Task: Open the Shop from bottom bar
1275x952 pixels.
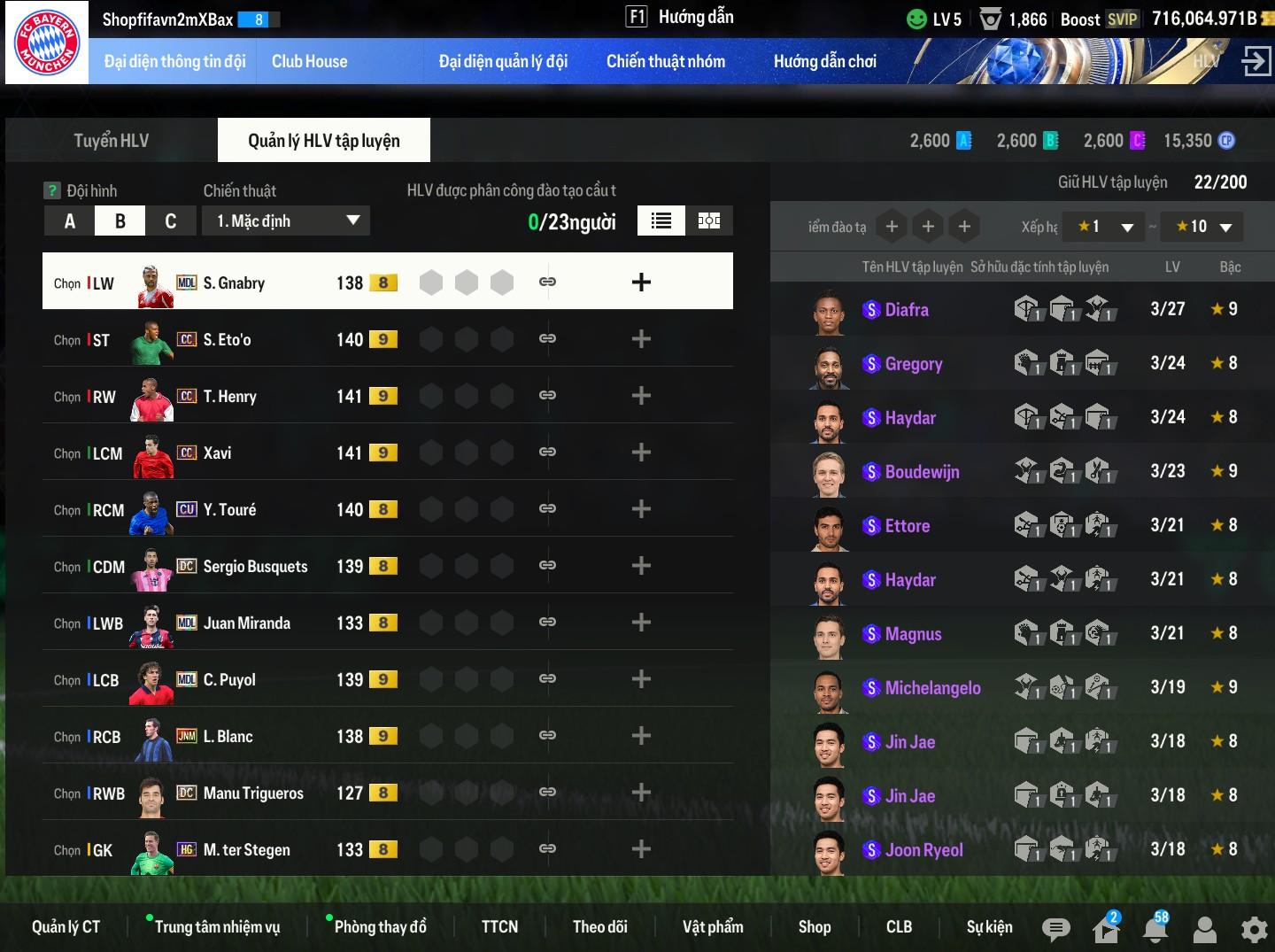Action: pos(814,926)
